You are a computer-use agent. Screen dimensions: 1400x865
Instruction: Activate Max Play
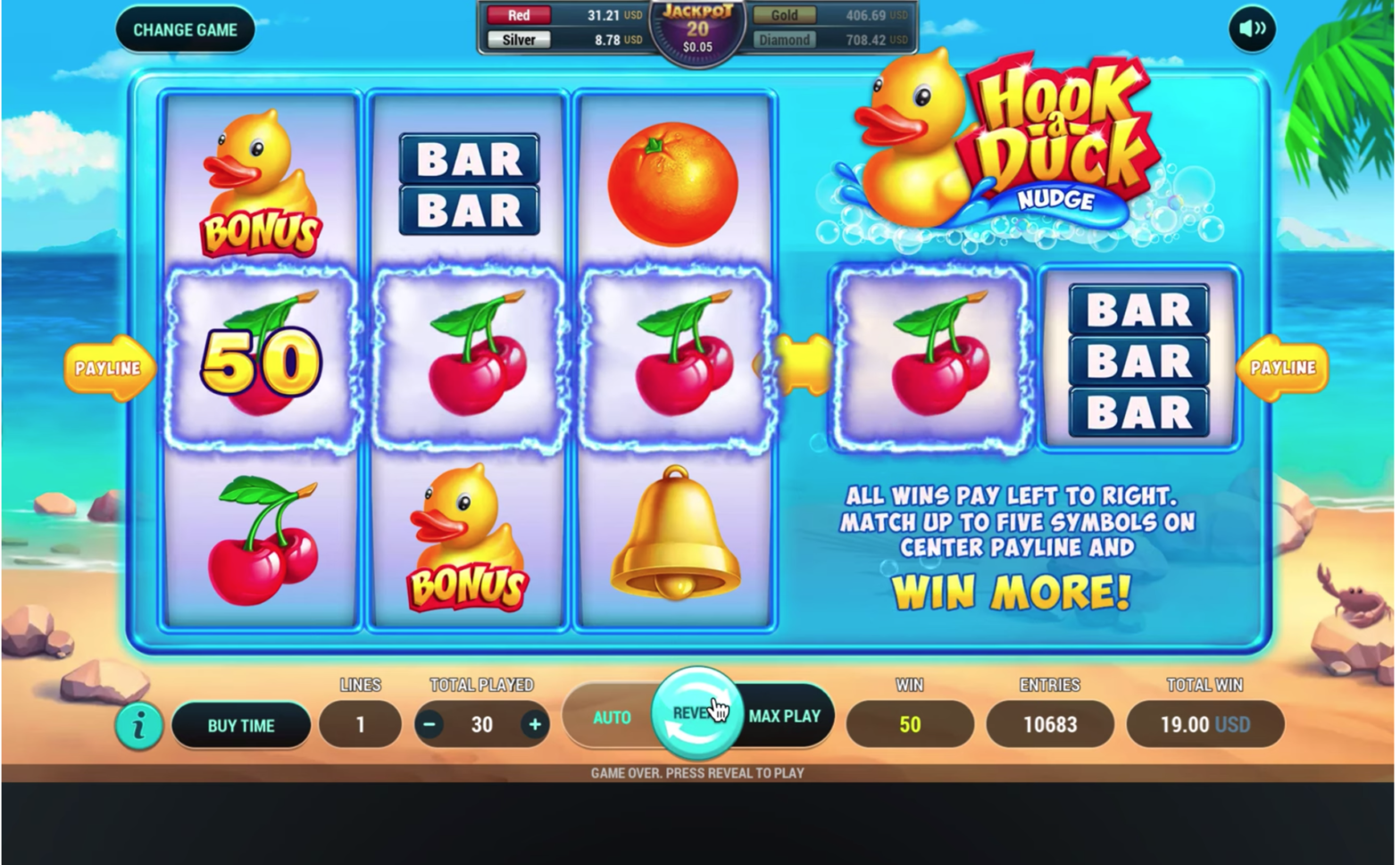click(x=785, y=716)
